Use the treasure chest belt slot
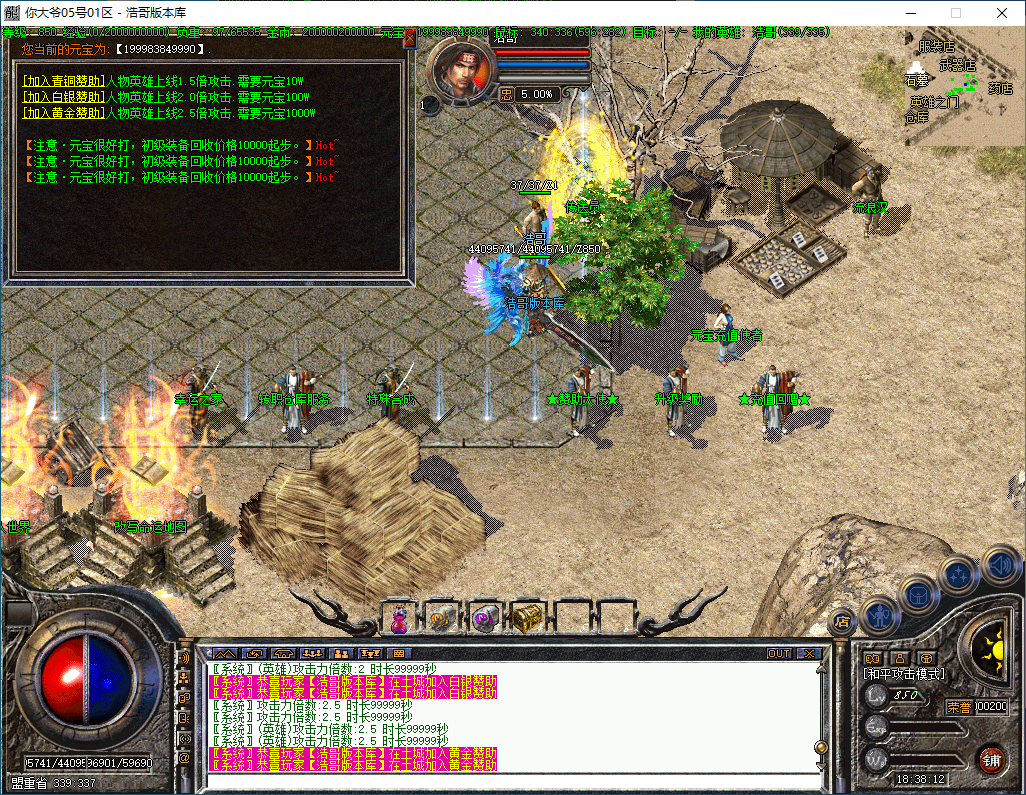This screenshot has width=1026, height=795. (527, 619)
